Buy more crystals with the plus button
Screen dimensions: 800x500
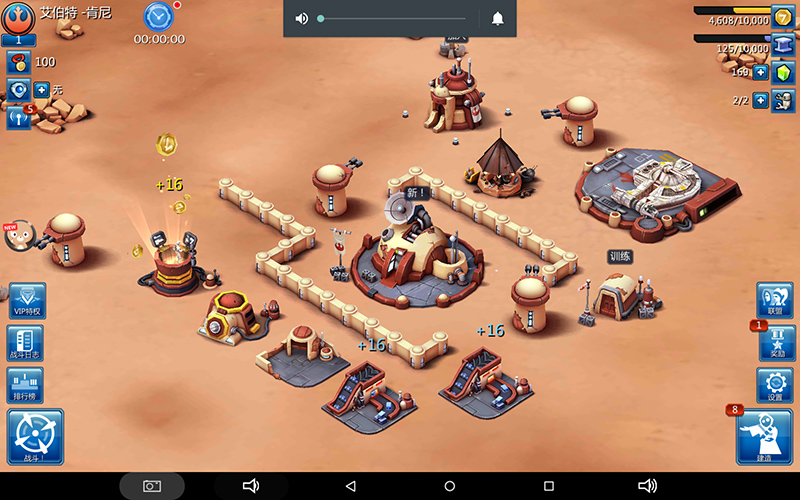point(761,73)
